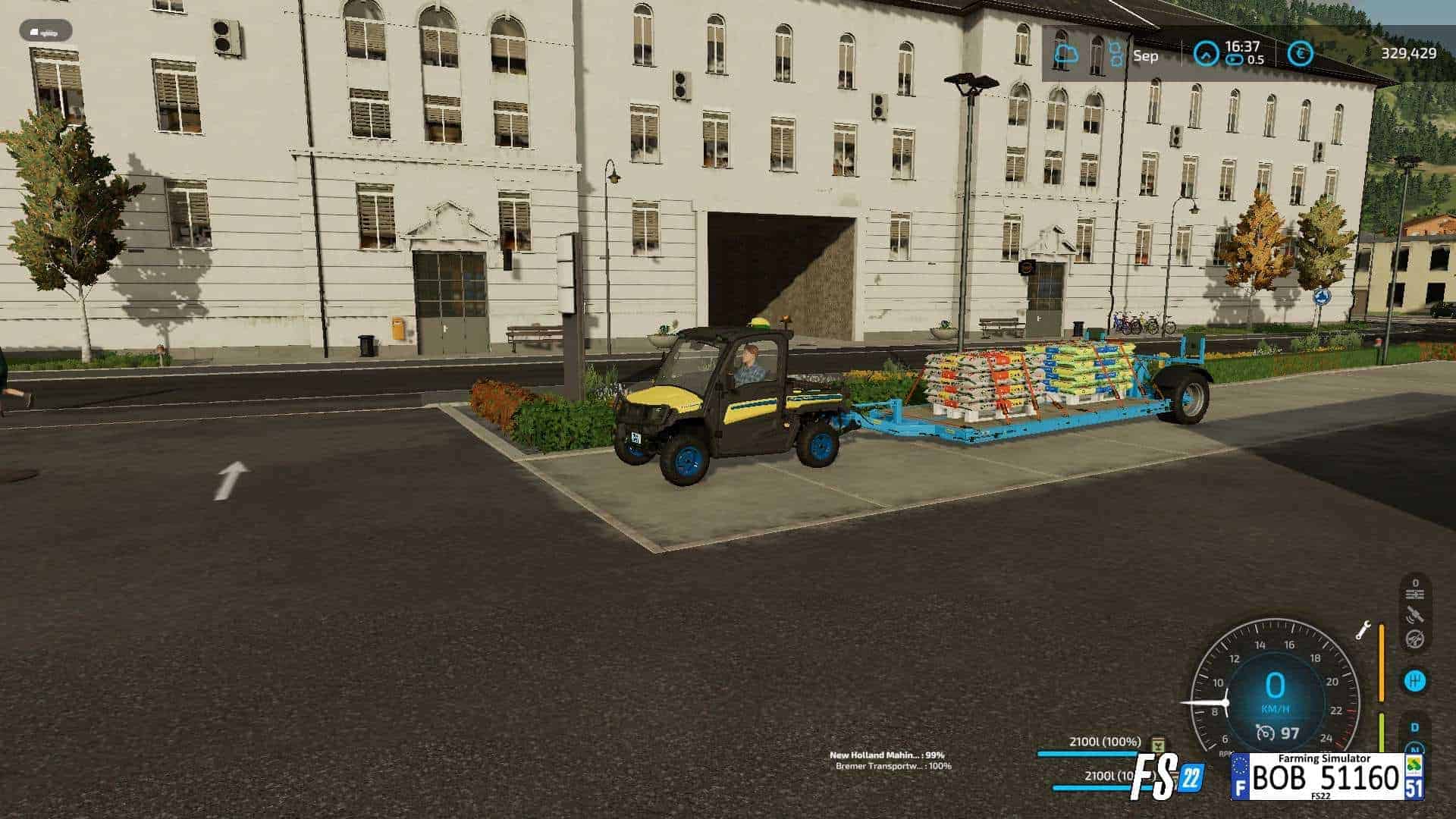The image size is (1456, 819).
Task: Click the orange fuel level bar
Action: (x=1382, y=661)
